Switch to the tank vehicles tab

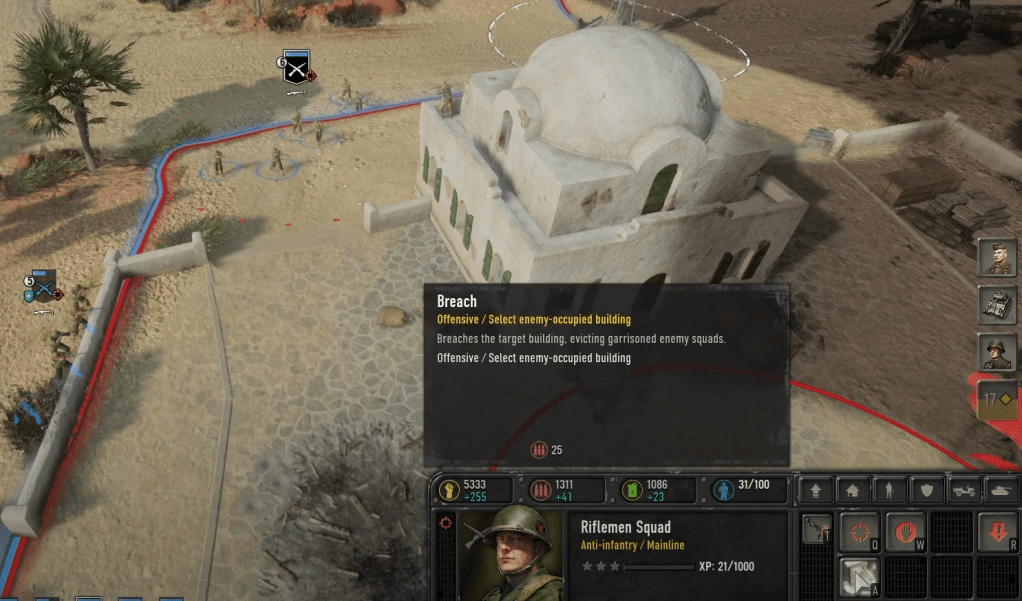pos(1000,491)
